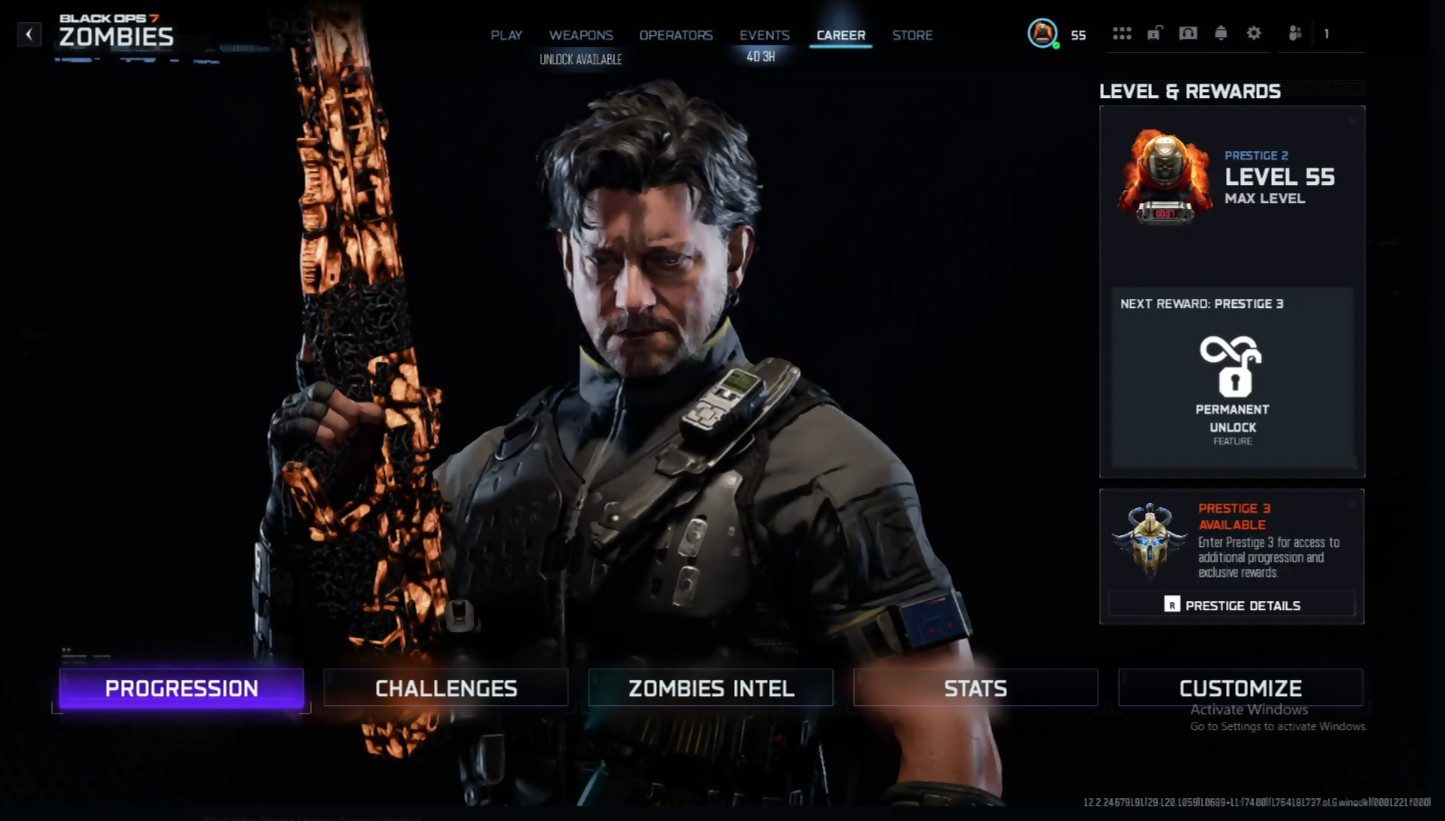
Task: Go back using the top-left arrow
Action: pyautogui.click(x=29, y=35)
